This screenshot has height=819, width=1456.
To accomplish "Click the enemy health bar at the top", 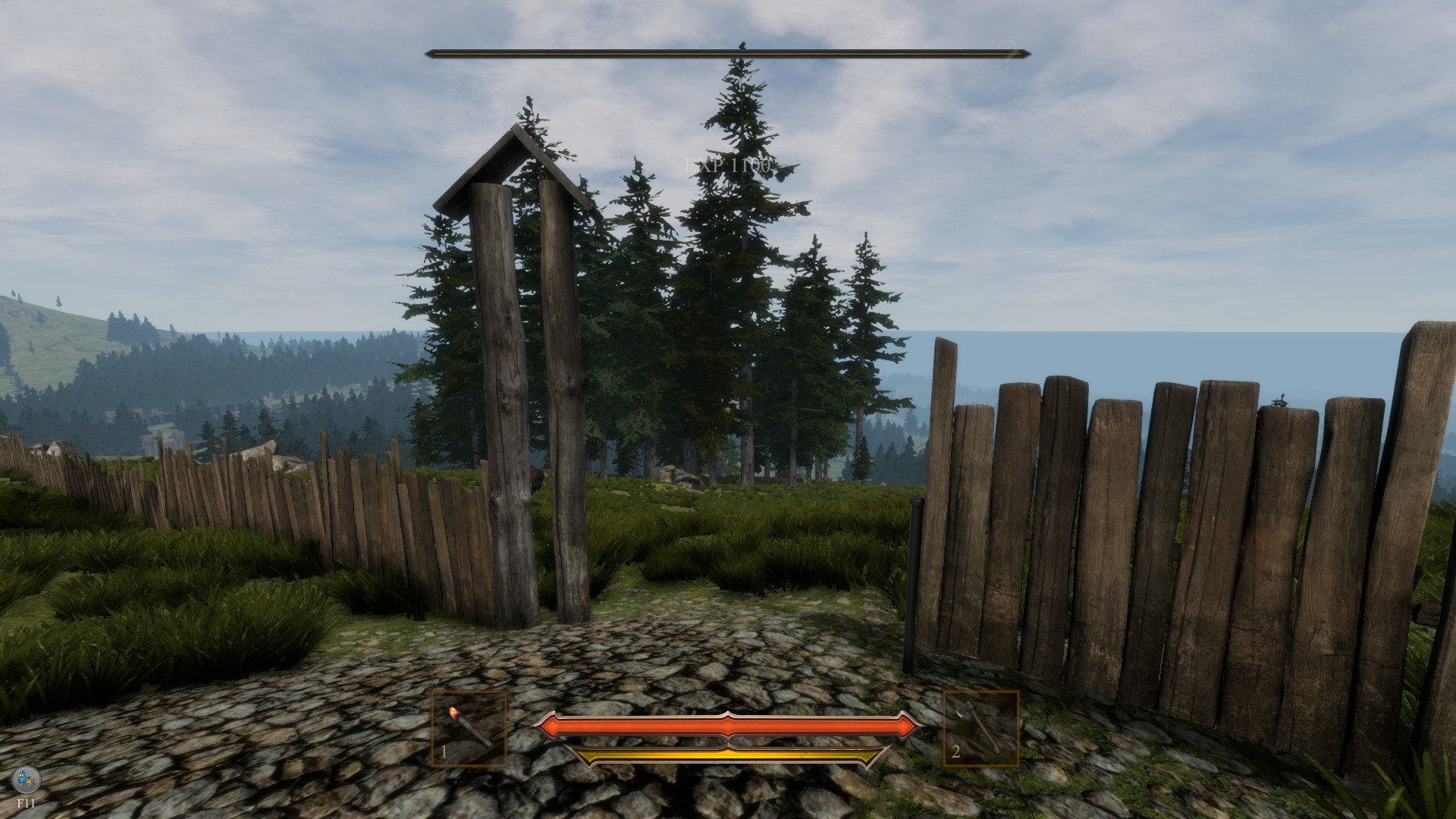I will tap(728, 54).
